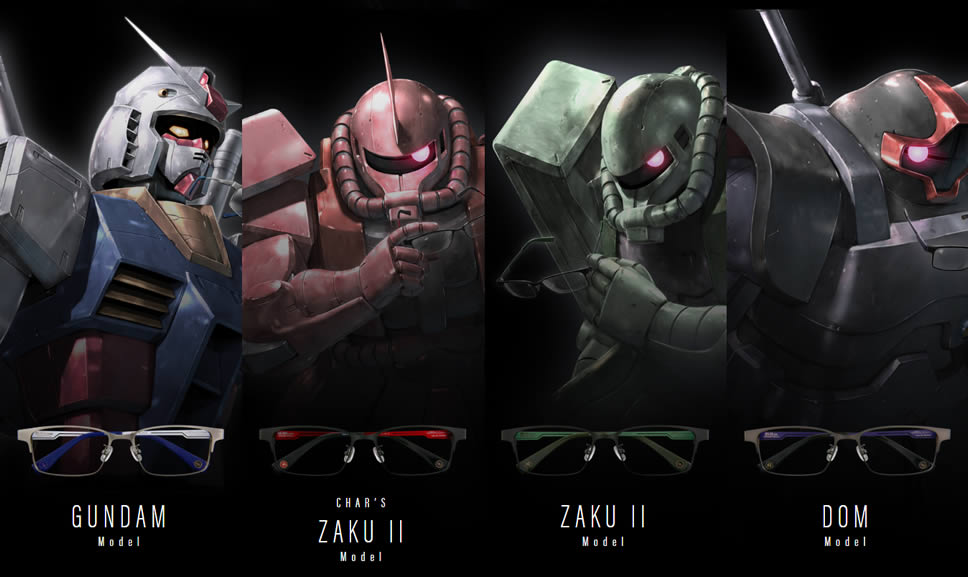The height and width of the screenshot is (577, 968).
Task: Click the blue-accented Gundam glasses thumbnail
Action: (119, 449)
